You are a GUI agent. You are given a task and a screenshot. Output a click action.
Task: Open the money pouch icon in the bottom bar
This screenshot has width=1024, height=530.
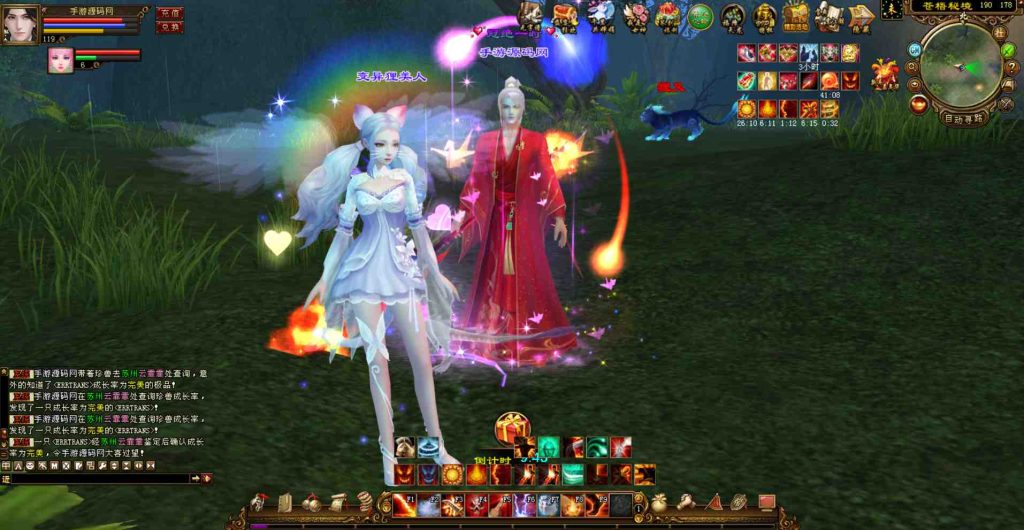point(659,502)
